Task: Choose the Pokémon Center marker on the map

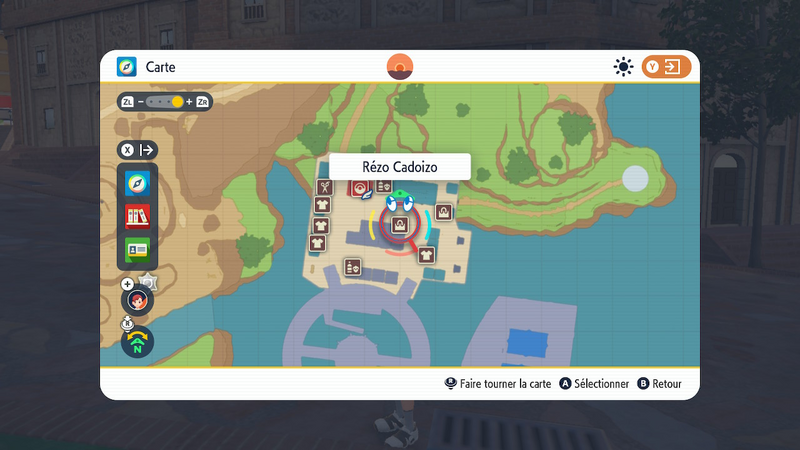Action: 358,188
